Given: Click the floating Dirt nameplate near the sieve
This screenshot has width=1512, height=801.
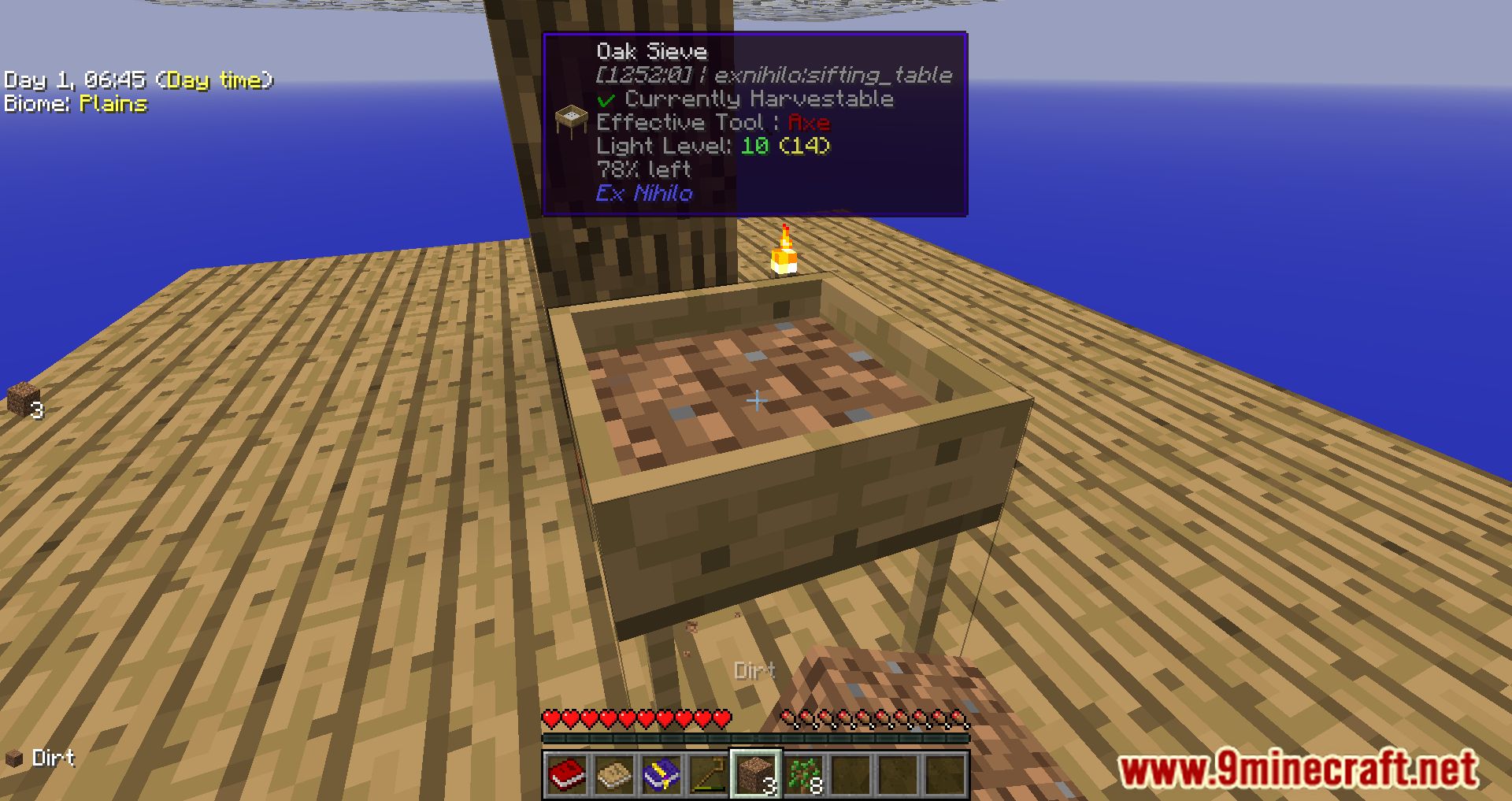Looking at the screenshot, I should coord(754,670).
